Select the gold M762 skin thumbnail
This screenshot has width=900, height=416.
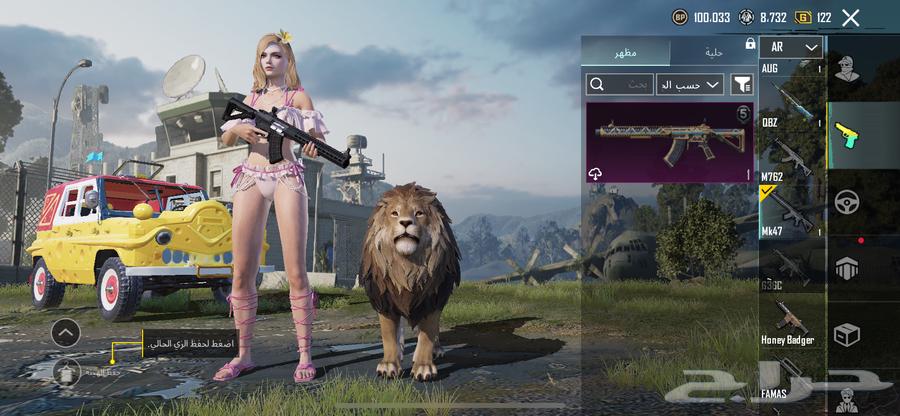669,142
